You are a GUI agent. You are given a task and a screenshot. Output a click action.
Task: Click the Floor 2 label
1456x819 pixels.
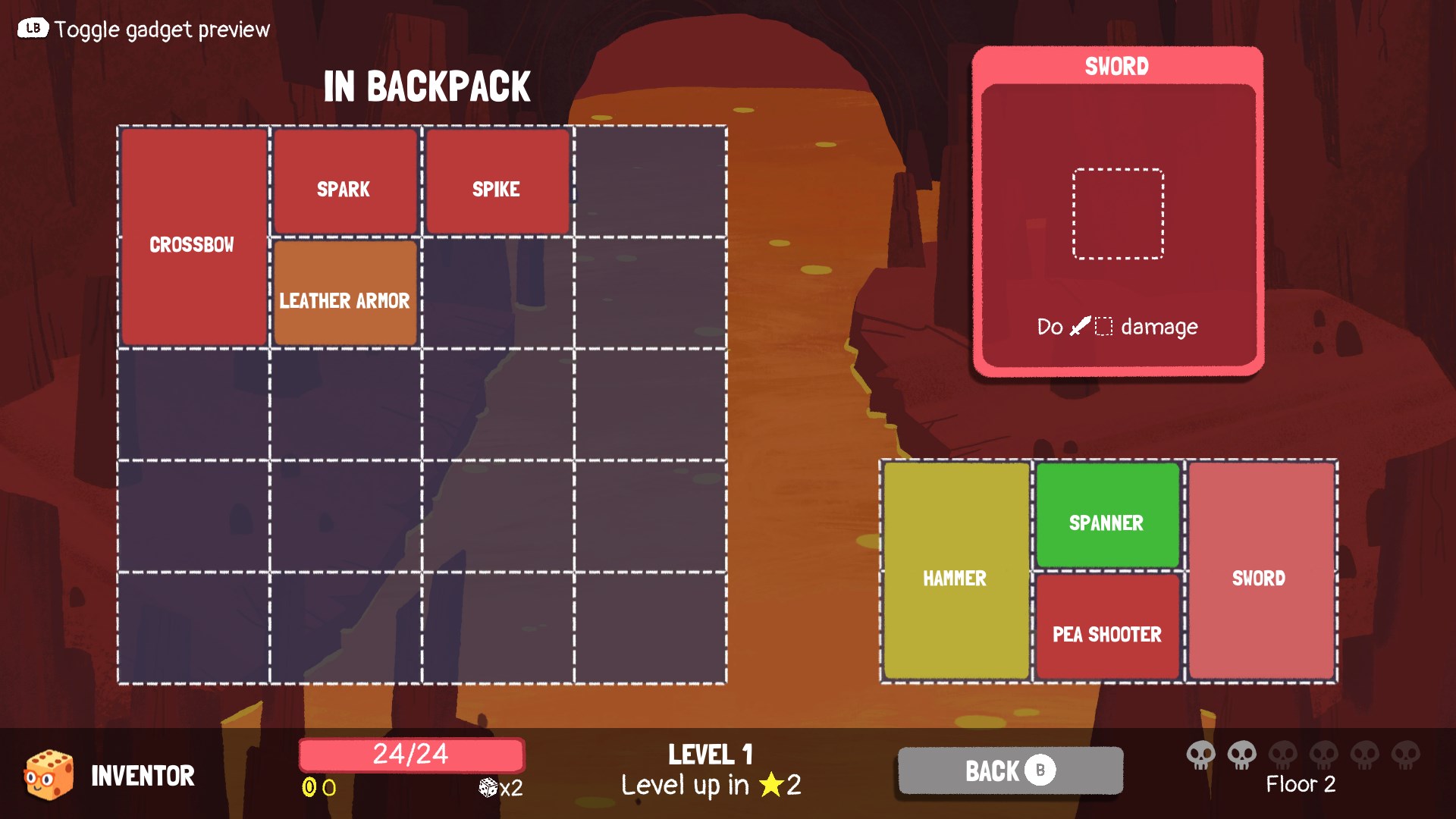[1301, 784]
